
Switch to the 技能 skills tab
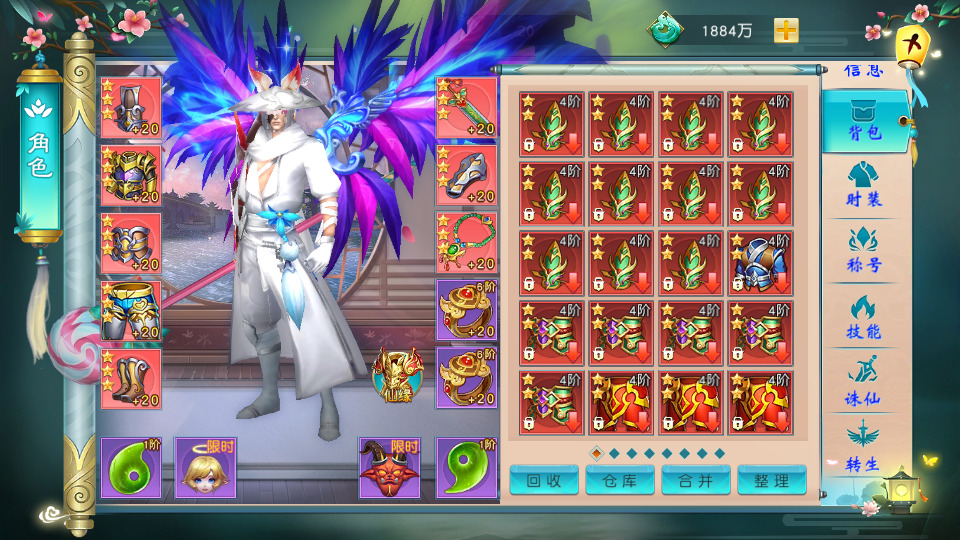[x=862, y=315]
